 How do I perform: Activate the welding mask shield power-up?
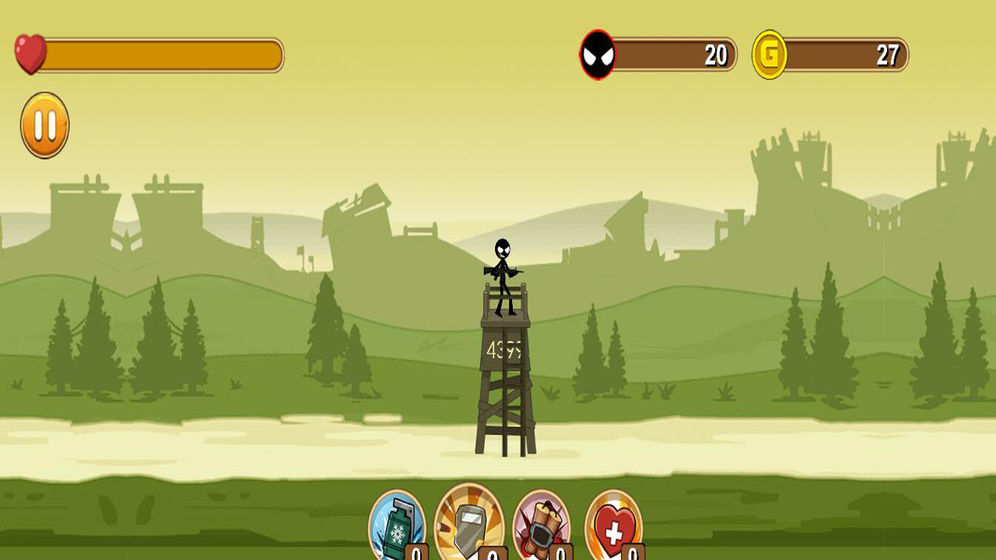pos(467,520)
